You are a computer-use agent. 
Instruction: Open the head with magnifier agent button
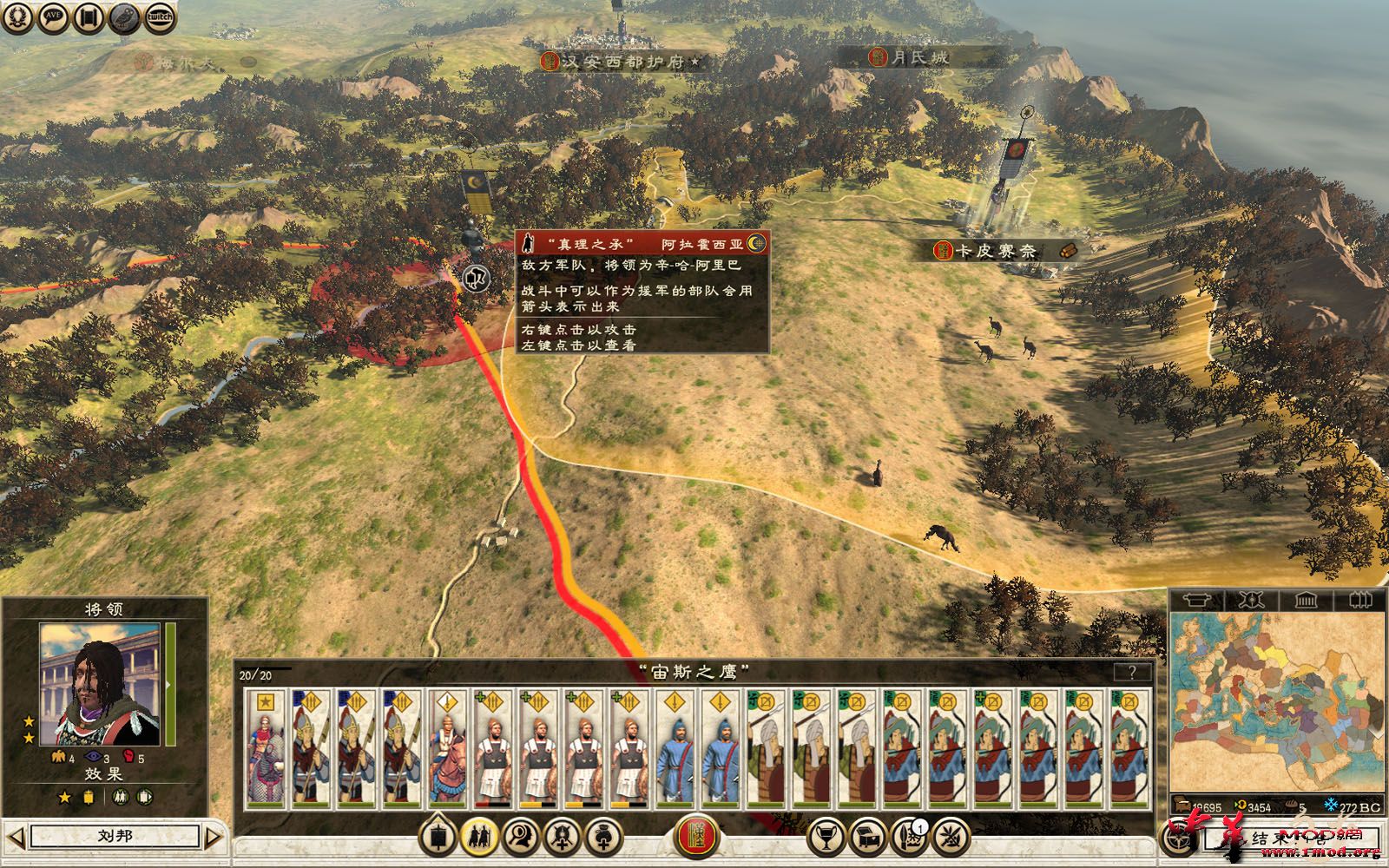click(x=520, y=838)
